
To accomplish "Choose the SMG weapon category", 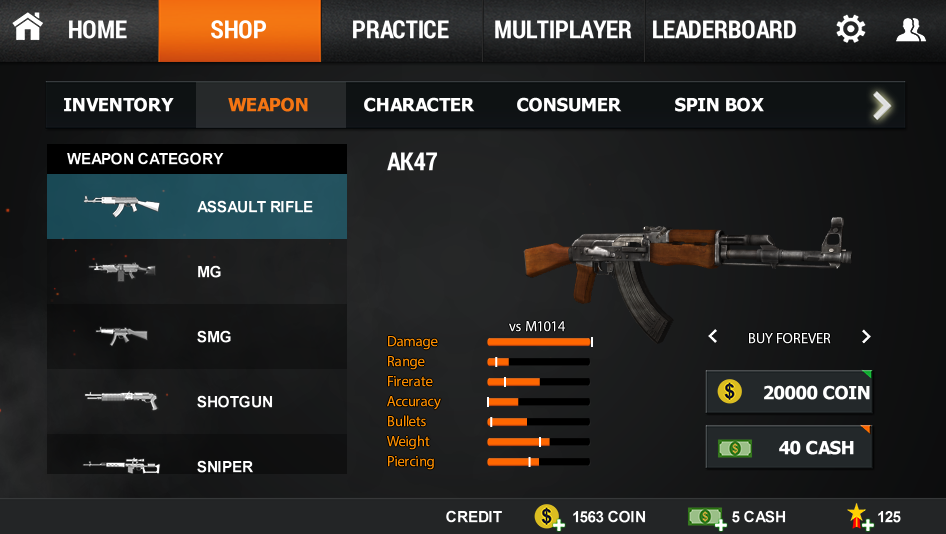I will click(x=197, y=336).
